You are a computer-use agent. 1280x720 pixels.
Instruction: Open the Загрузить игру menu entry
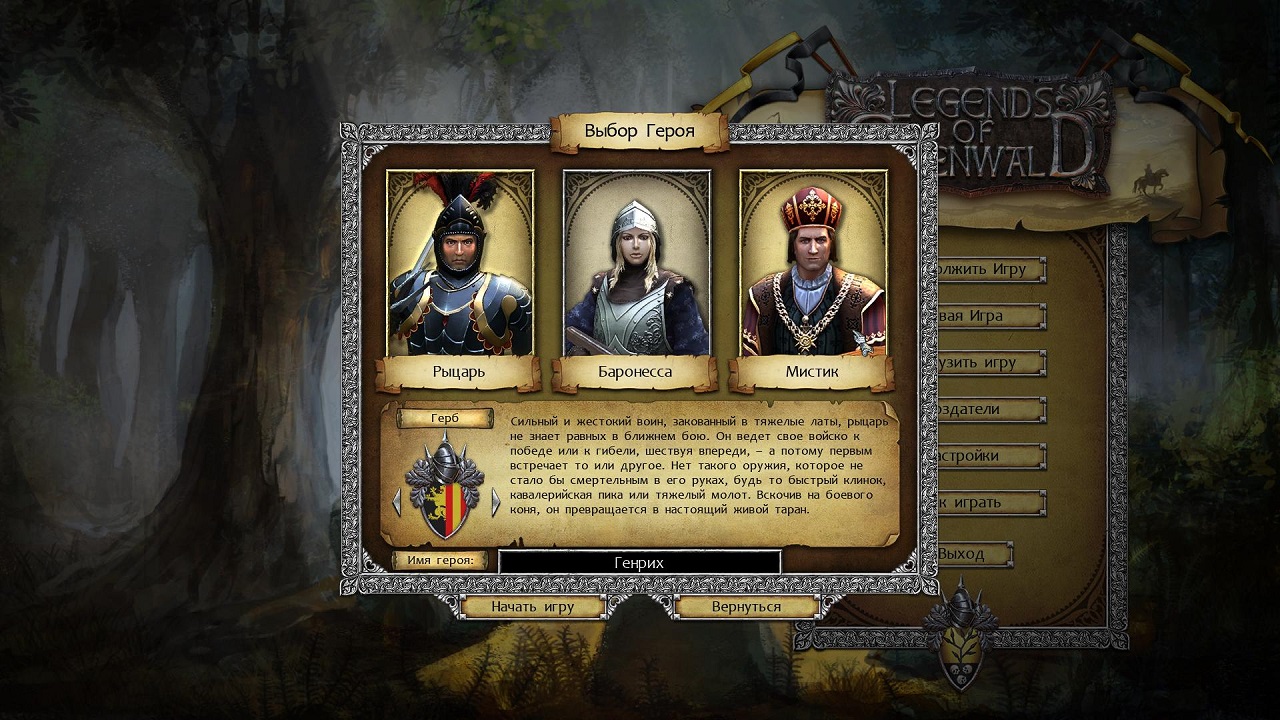[x=988, y=362]
